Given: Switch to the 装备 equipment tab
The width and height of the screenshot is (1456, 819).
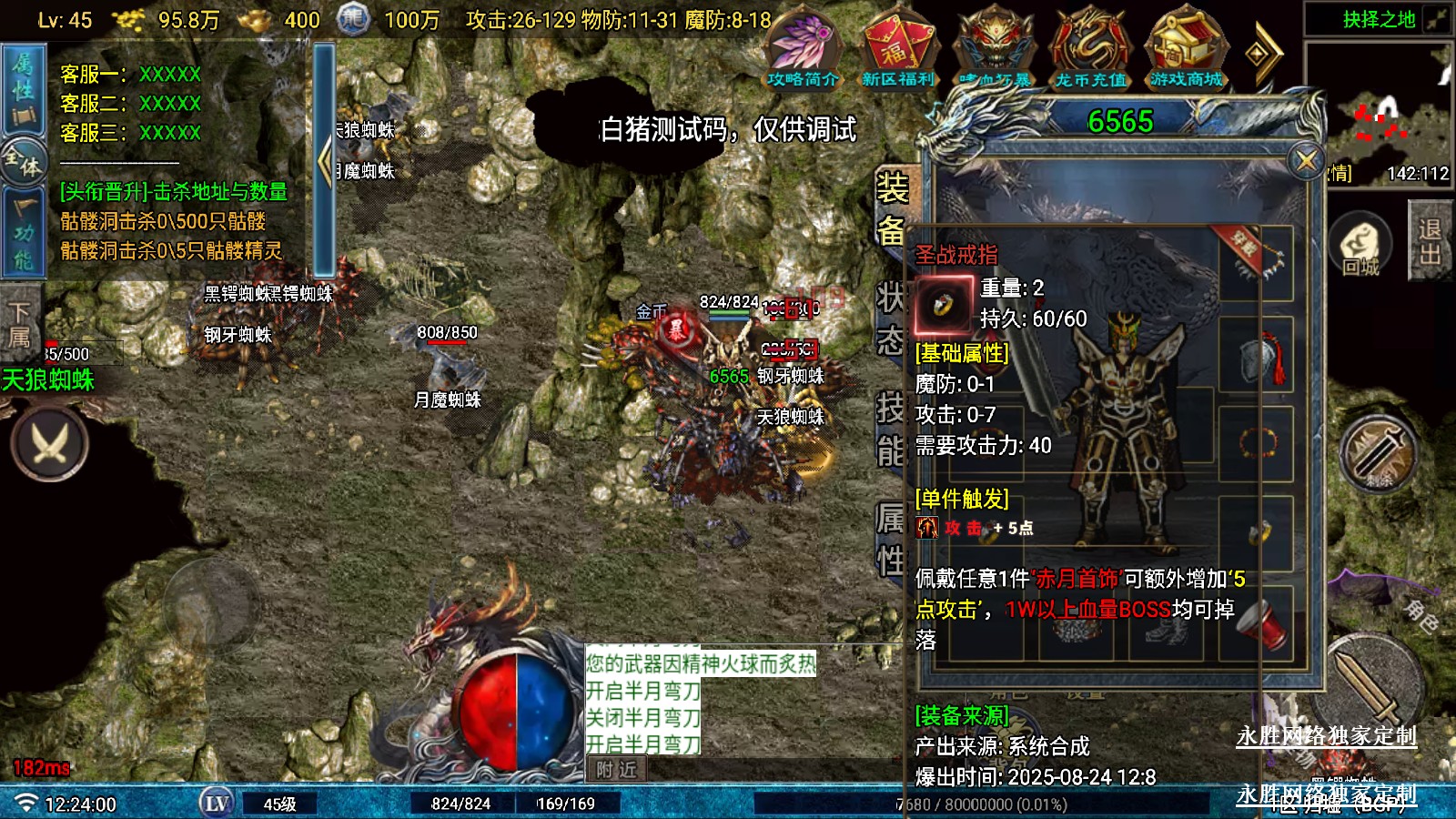Looking at the screenshot, I should [x=891, y=209].
